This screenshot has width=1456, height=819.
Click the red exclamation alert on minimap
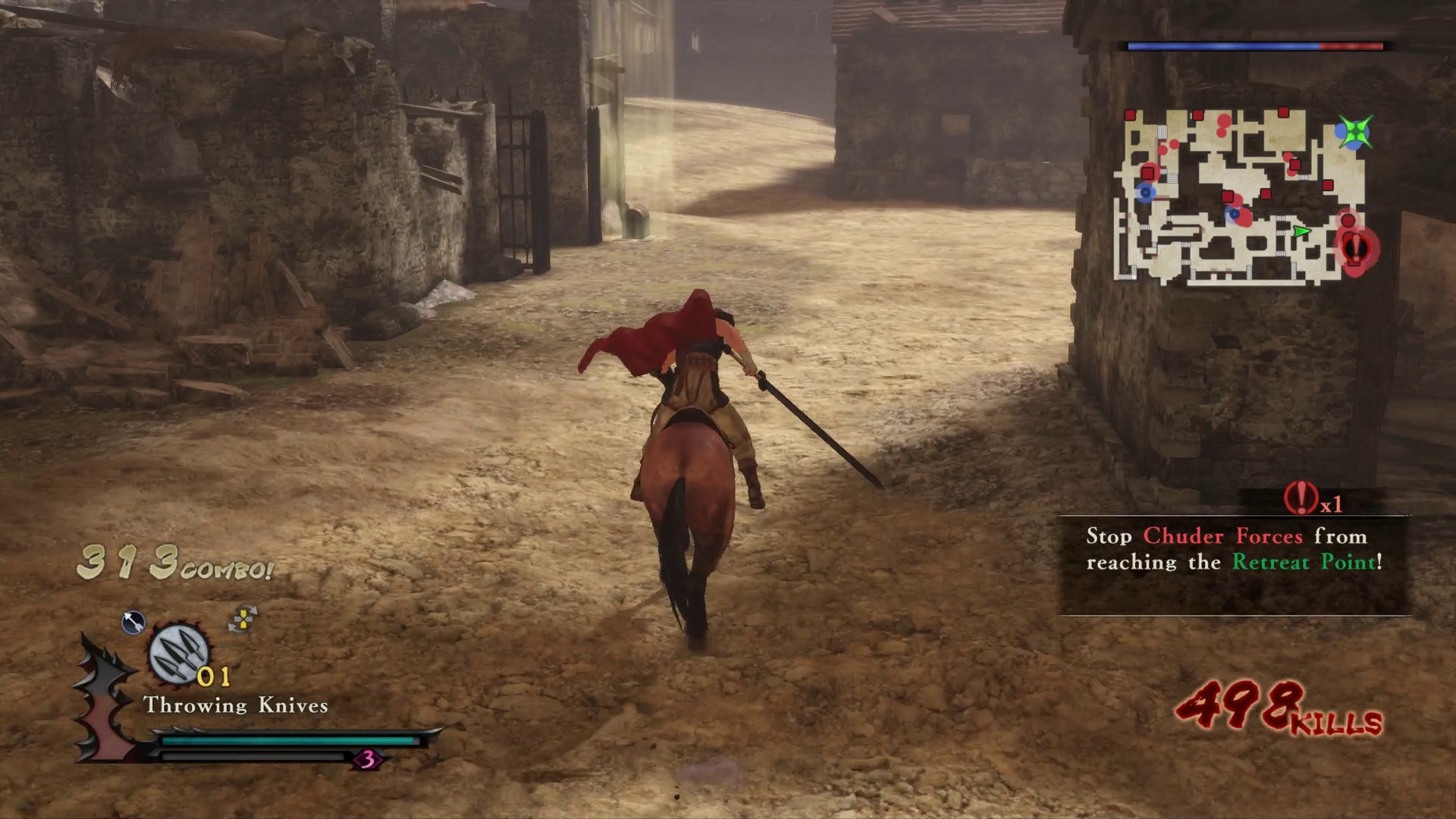(x=1355, y=248)
